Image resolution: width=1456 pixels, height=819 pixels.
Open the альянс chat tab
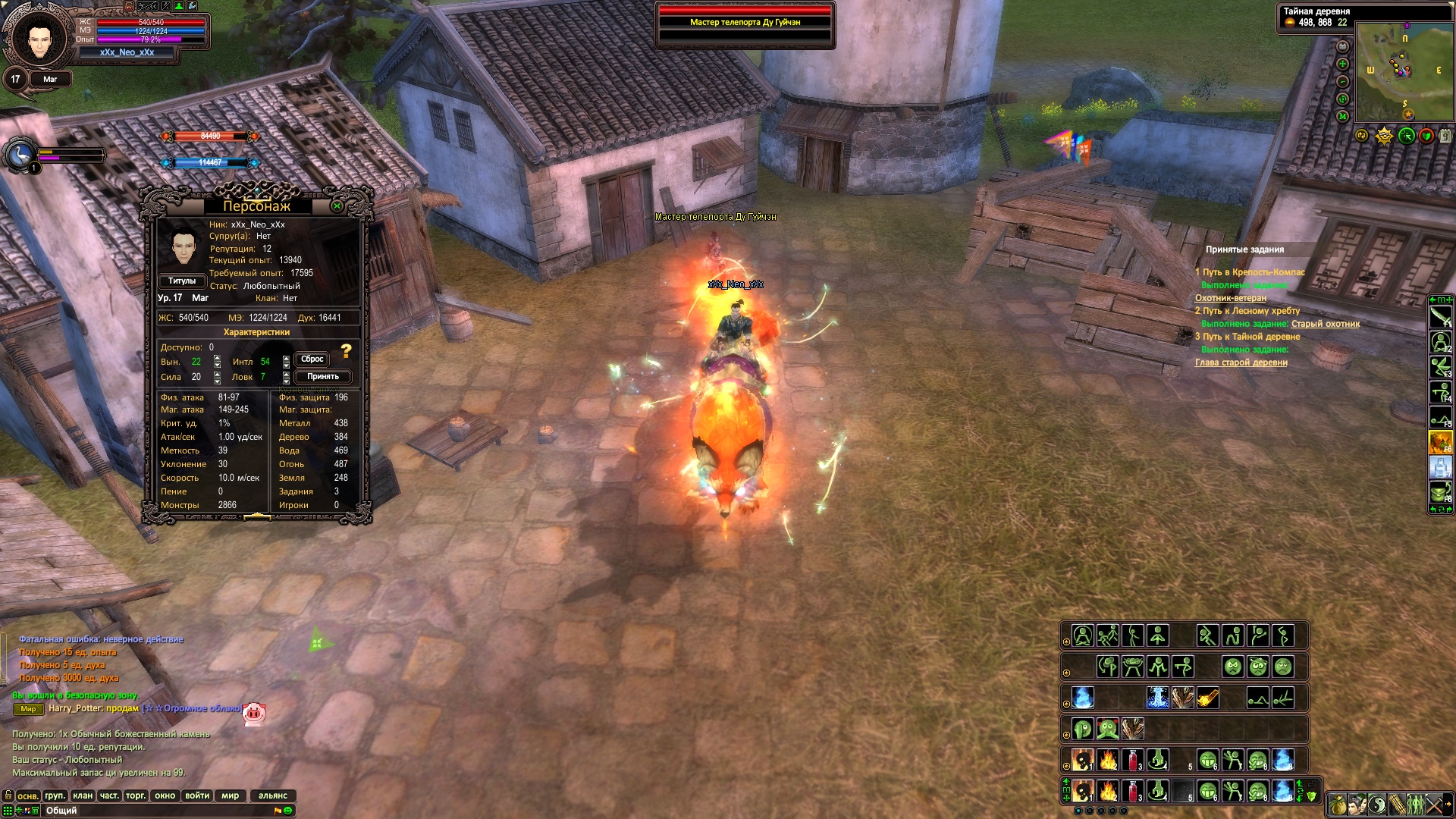[272, 796]
